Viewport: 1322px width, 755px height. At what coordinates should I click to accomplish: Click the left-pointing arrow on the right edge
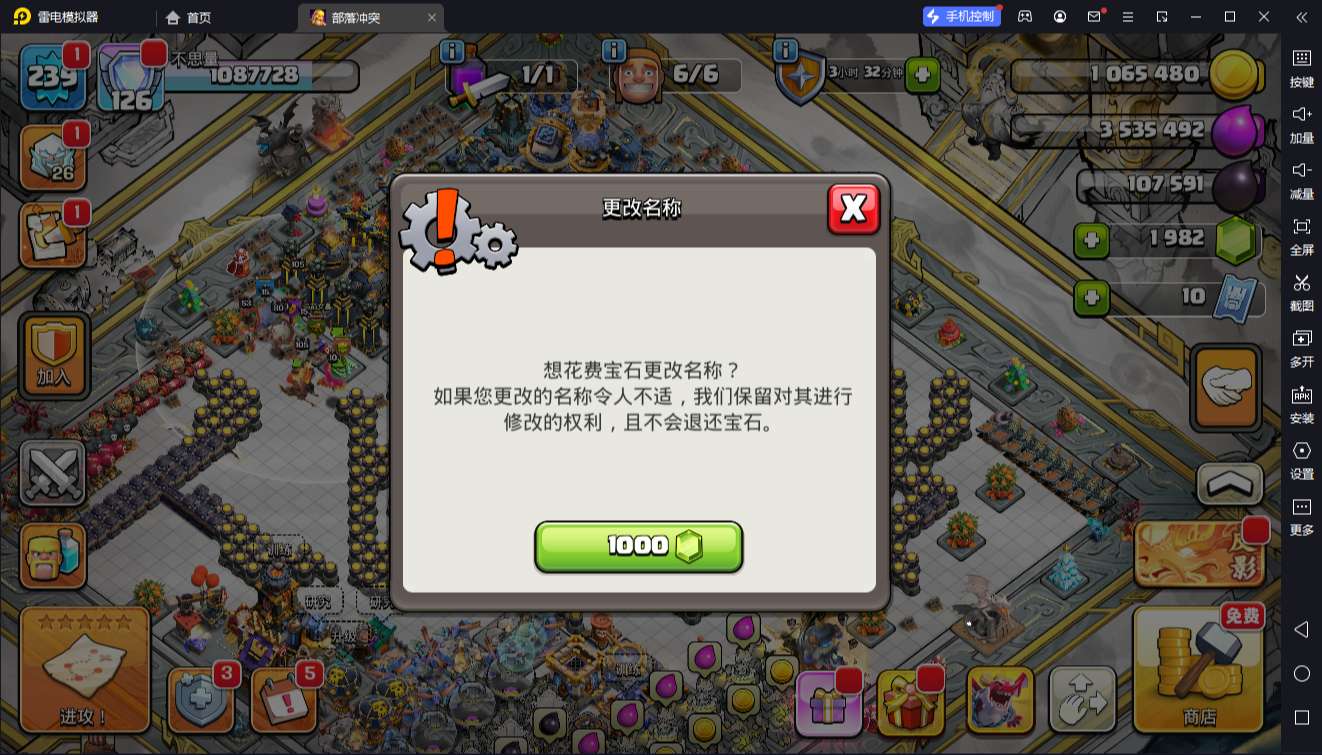[x=1302, y=630]
